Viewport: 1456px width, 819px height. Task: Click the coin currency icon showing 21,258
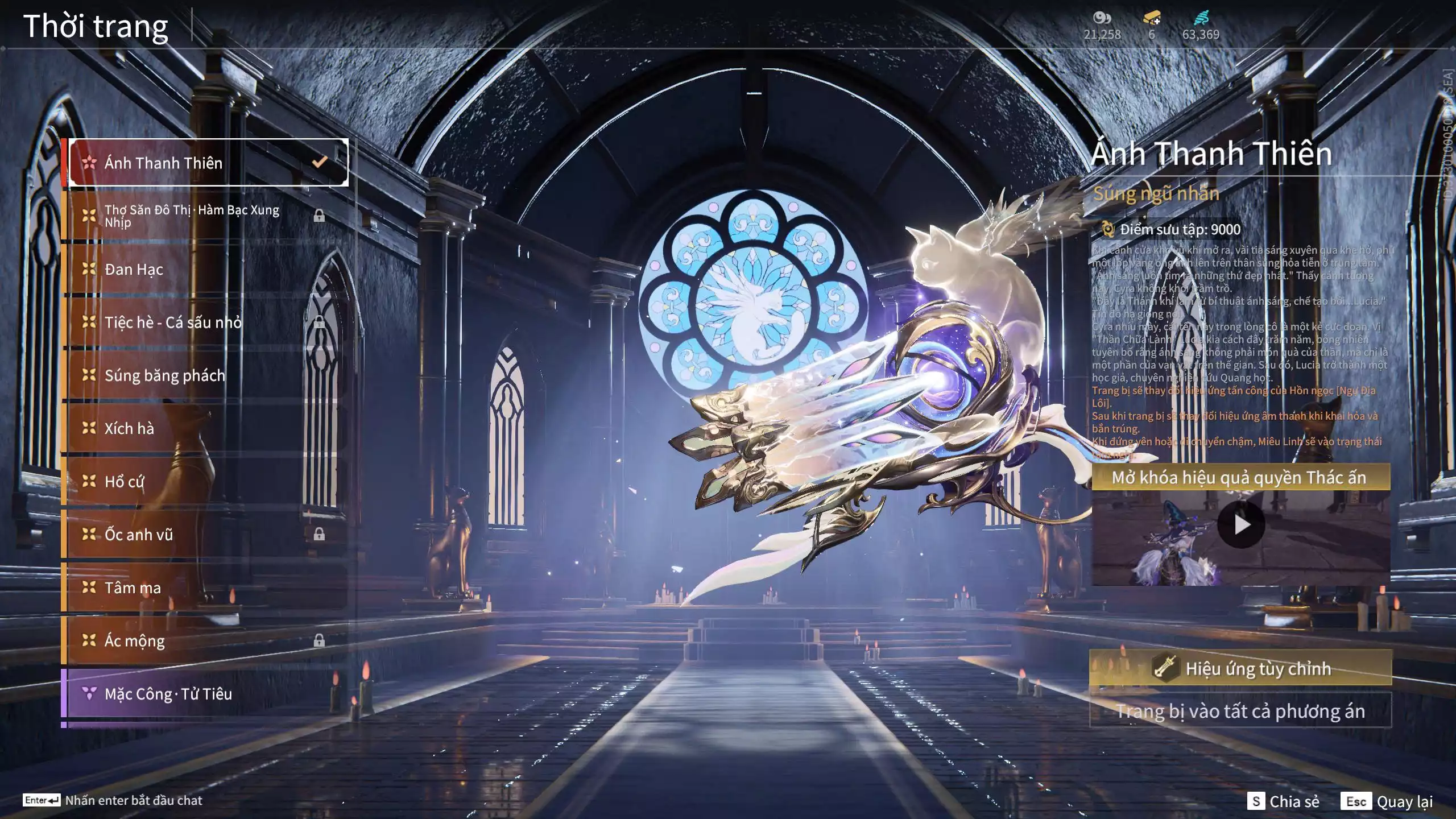[x=1102, y=18]
